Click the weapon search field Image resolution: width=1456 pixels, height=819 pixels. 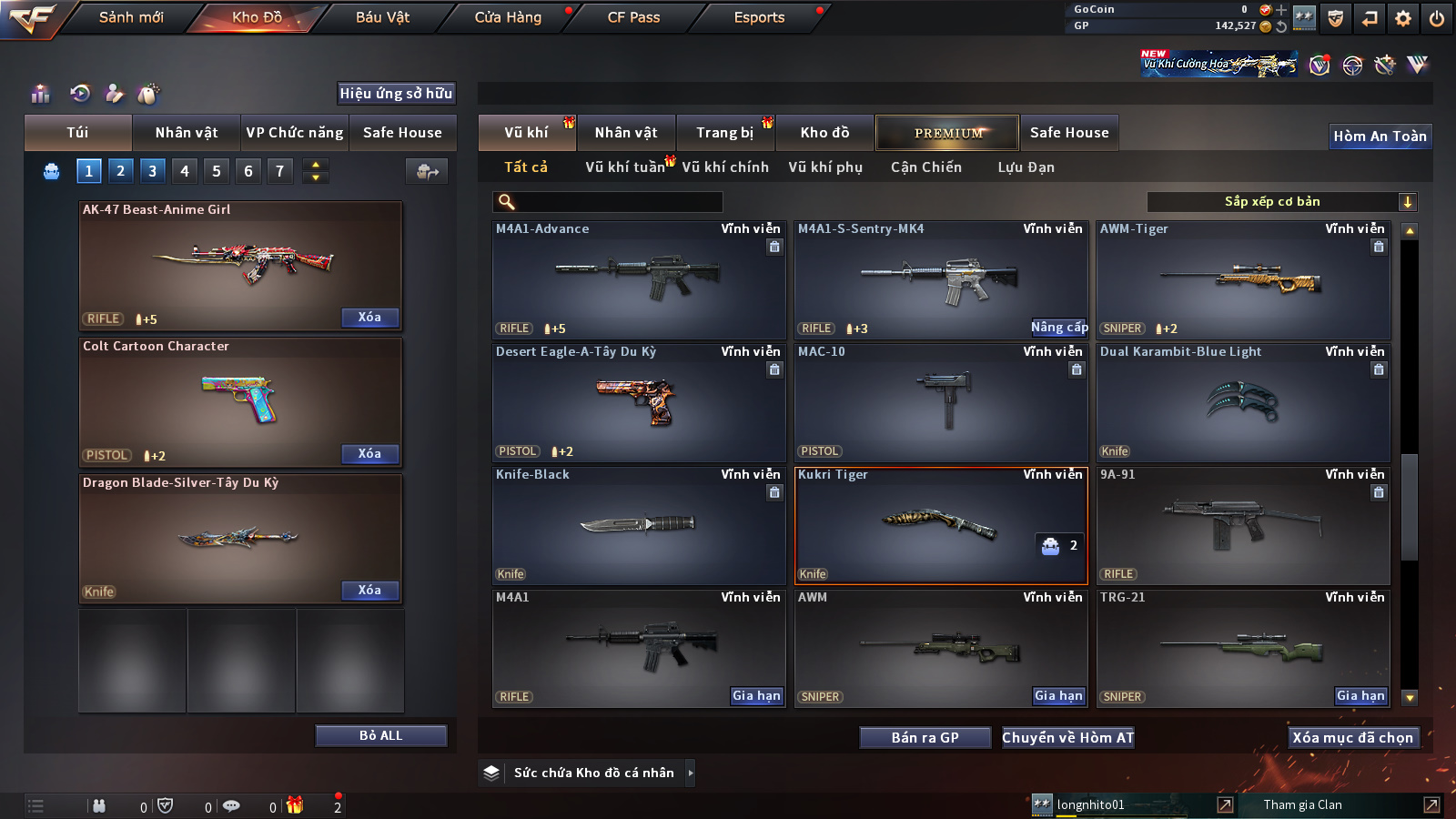[x=608, y=202]
